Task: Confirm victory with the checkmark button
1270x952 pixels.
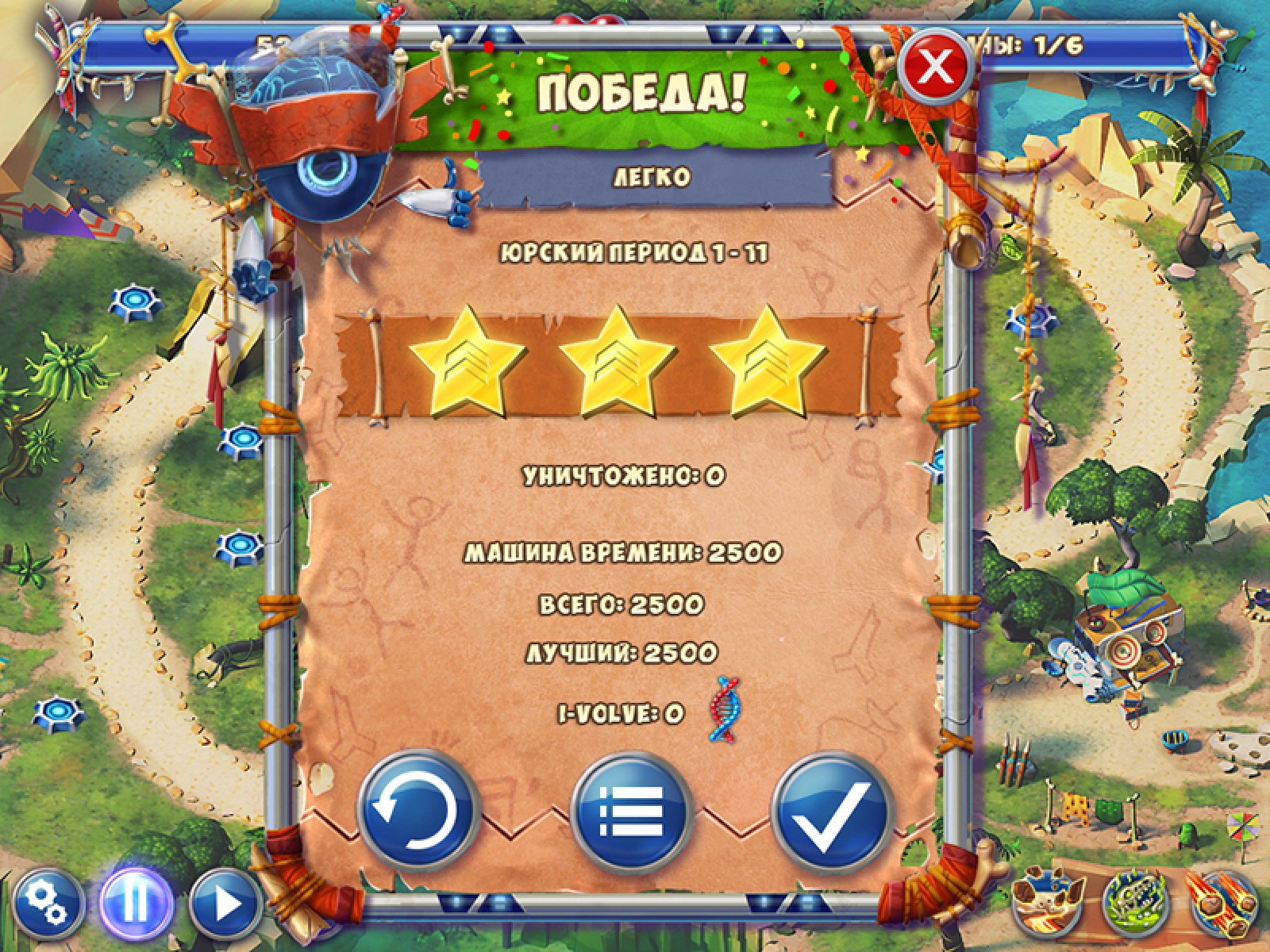Action: (833, 811)
